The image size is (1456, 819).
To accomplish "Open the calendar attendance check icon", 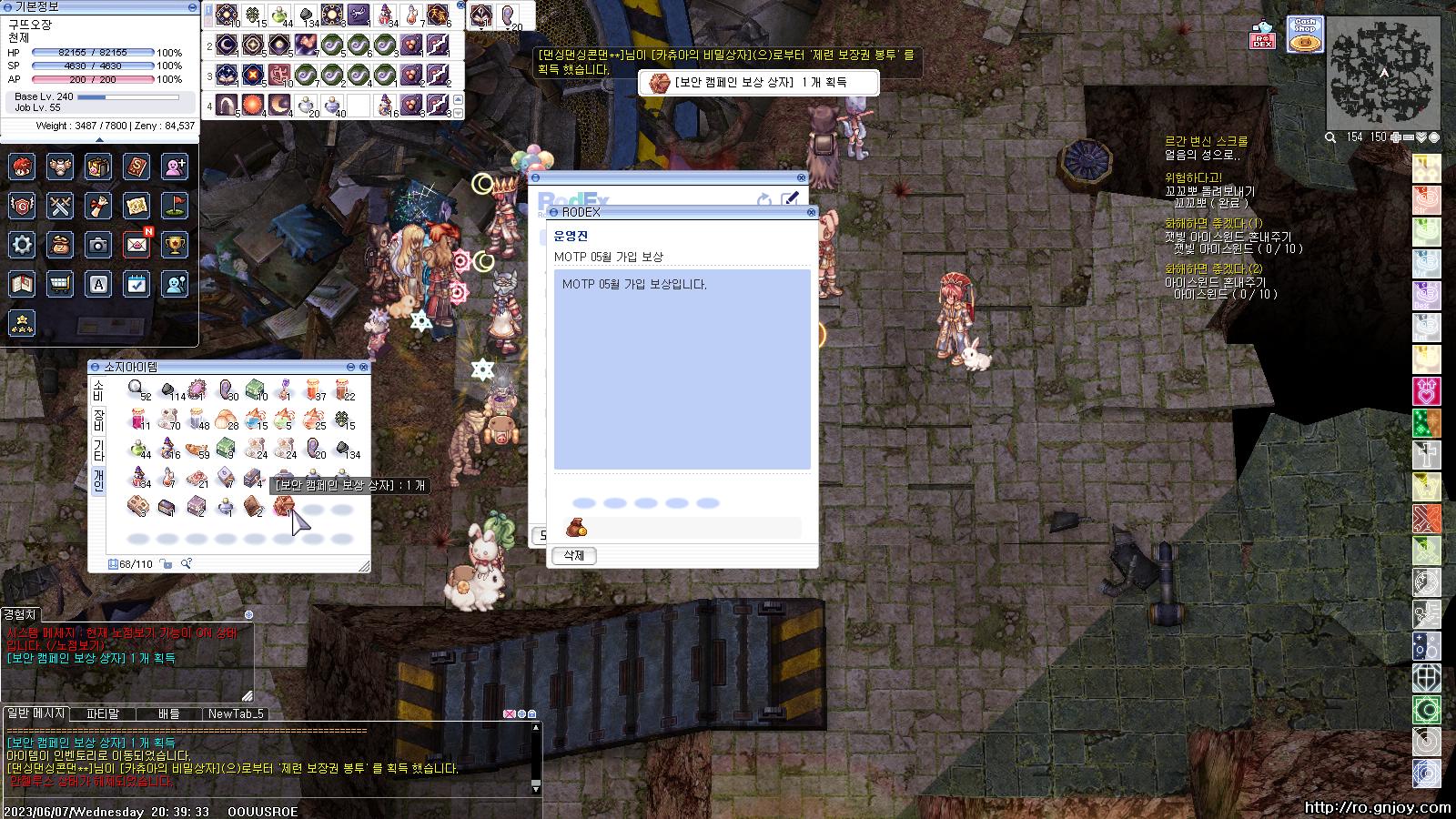I will tap(136, 284).
